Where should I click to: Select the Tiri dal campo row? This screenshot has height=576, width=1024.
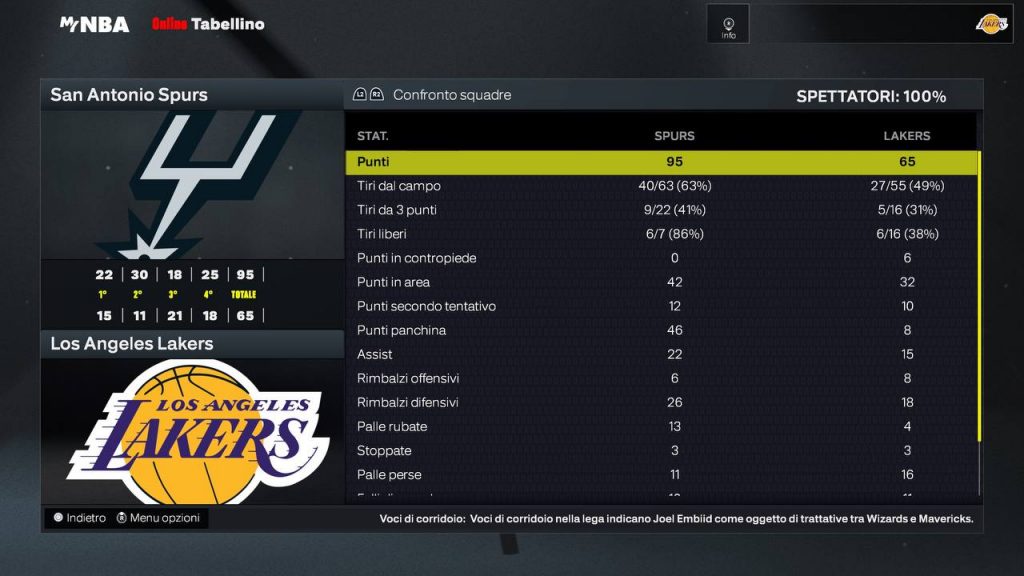660,186
